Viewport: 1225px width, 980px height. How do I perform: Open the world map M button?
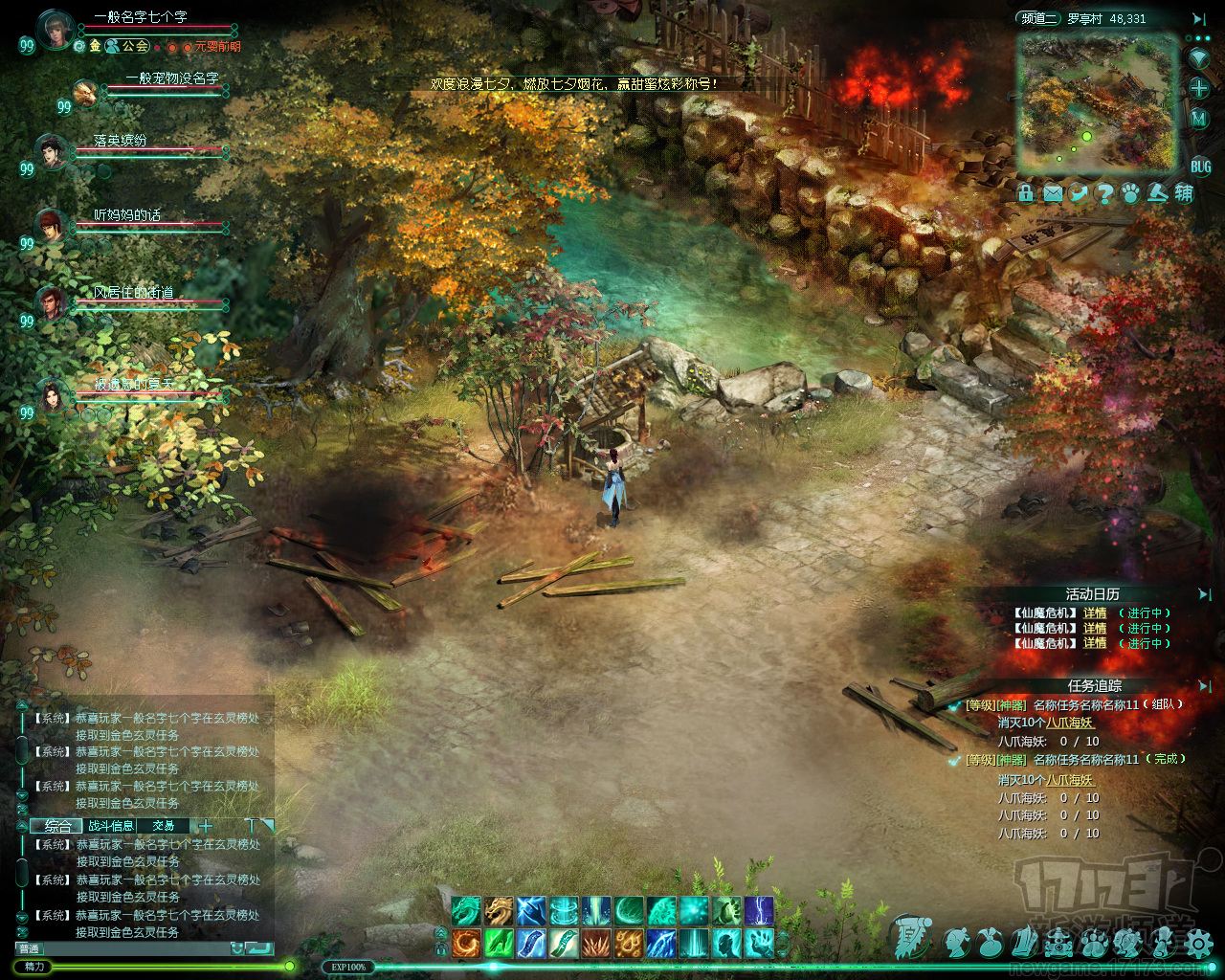coord(1199,119)
